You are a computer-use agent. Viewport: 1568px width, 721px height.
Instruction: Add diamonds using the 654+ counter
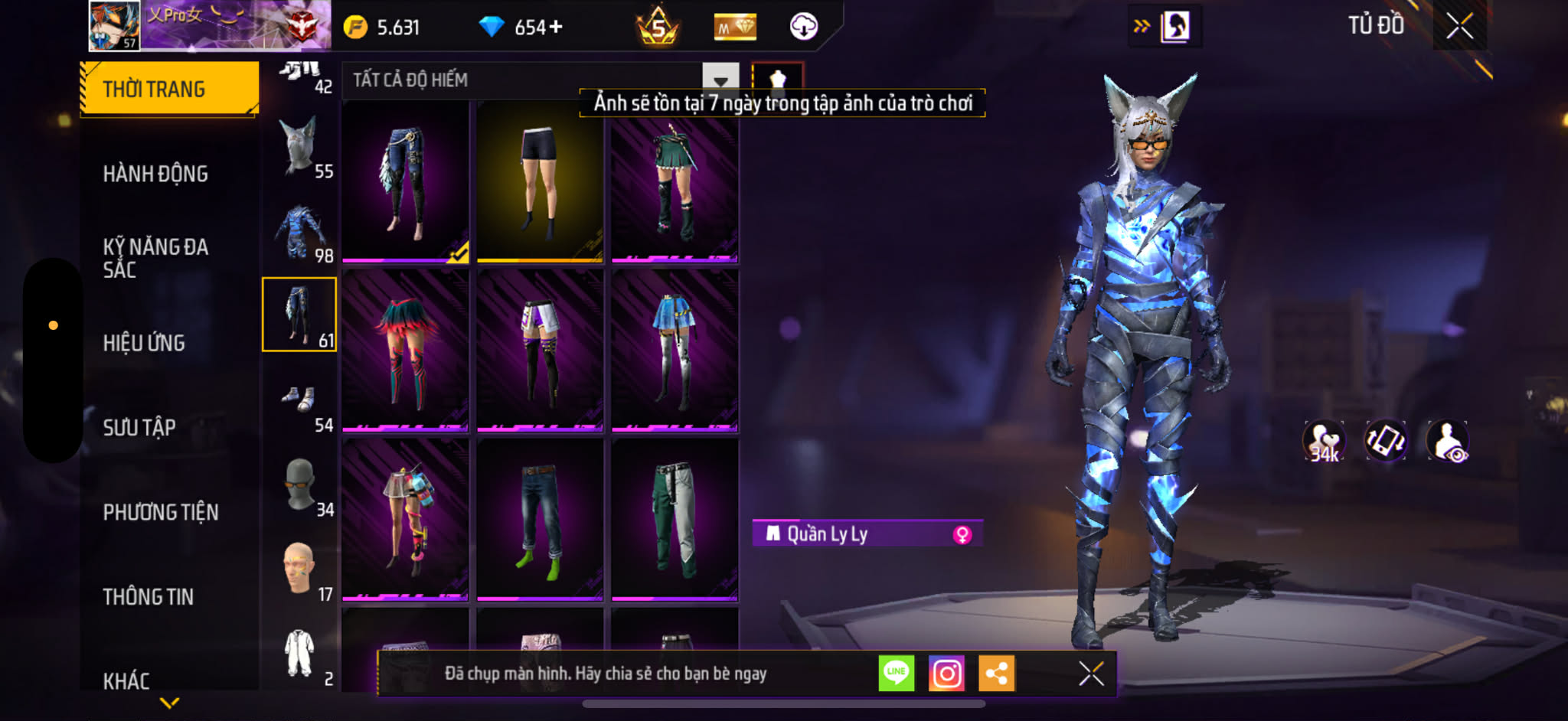(556, 28)
